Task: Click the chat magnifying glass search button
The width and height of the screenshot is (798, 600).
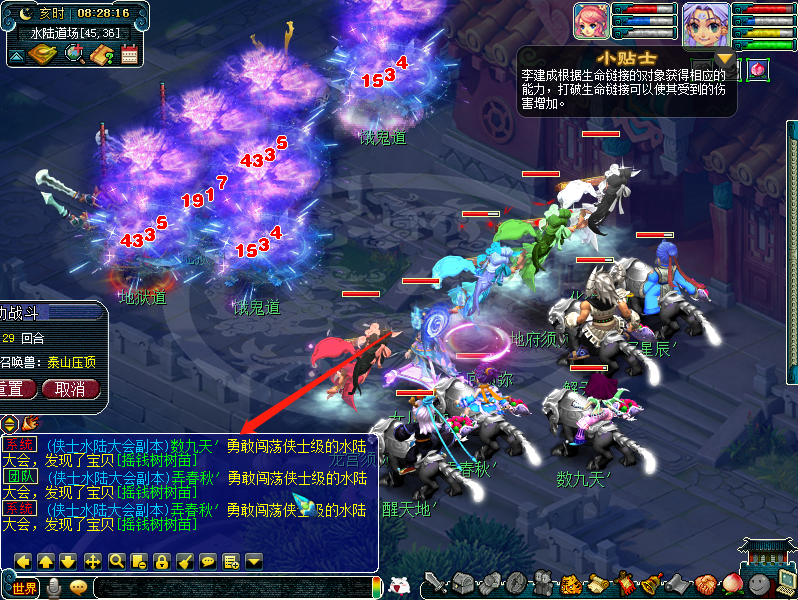Action: click(x=116, y=561)
